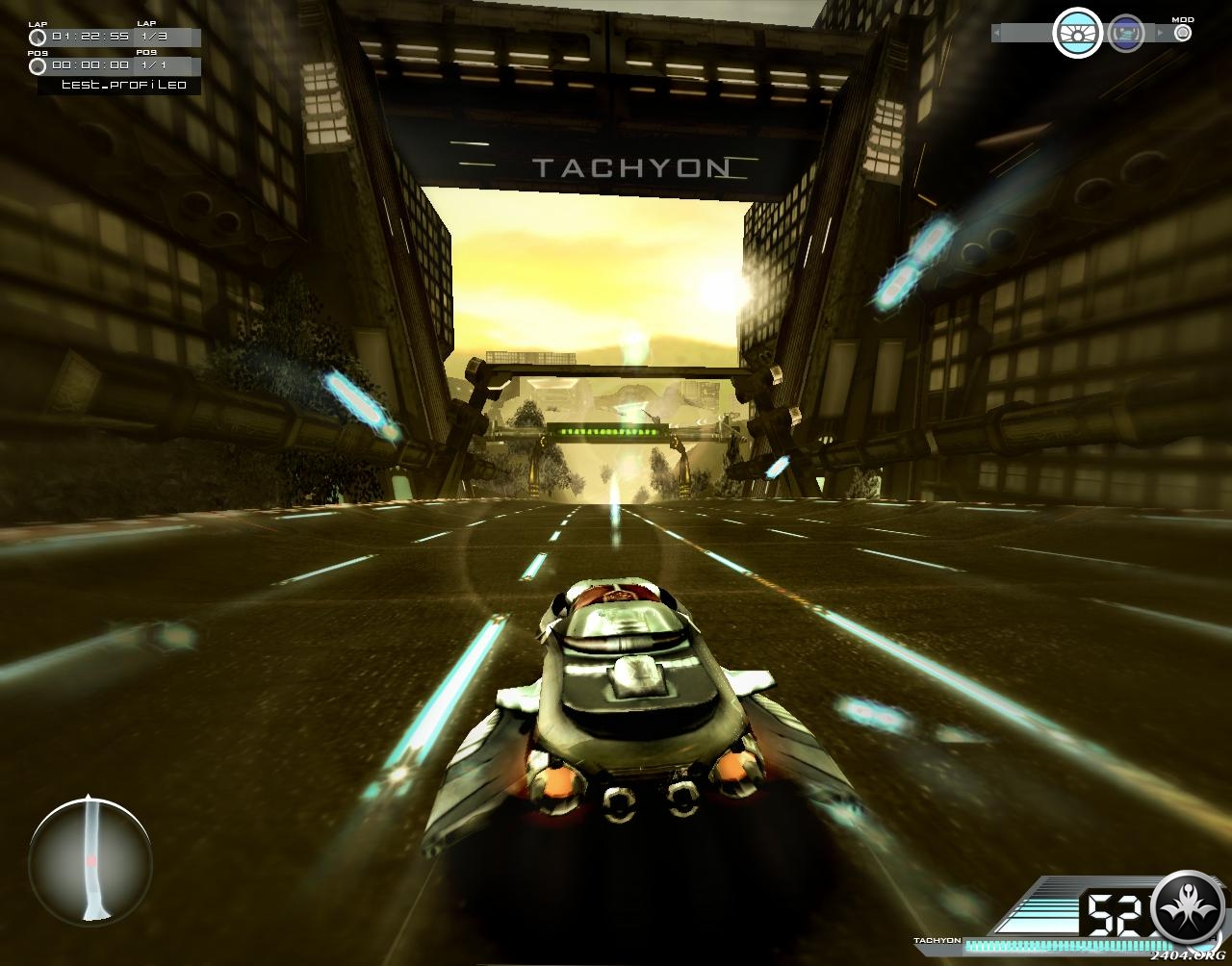Screen dimensions: 1232x966
Task: Activate the MOD indicator button
Action: pyautogui.click(x=1183, y=33)
